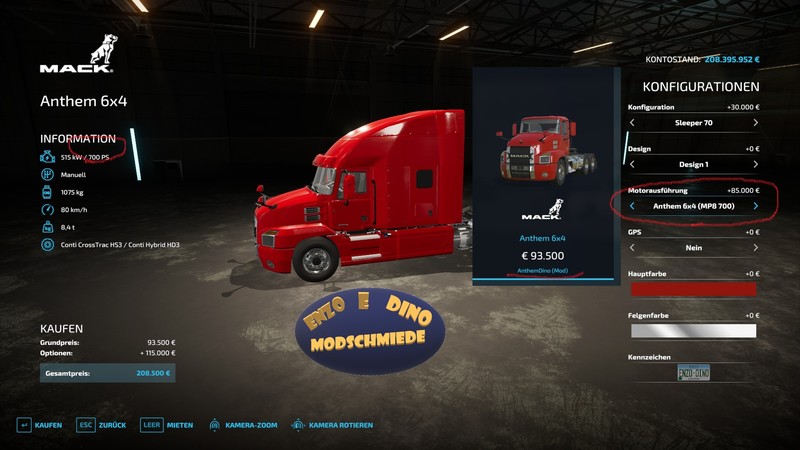The width and height of the screenshot is (800, 450).
Task: Go back with the Zurück button
Action: pos(102,425)
